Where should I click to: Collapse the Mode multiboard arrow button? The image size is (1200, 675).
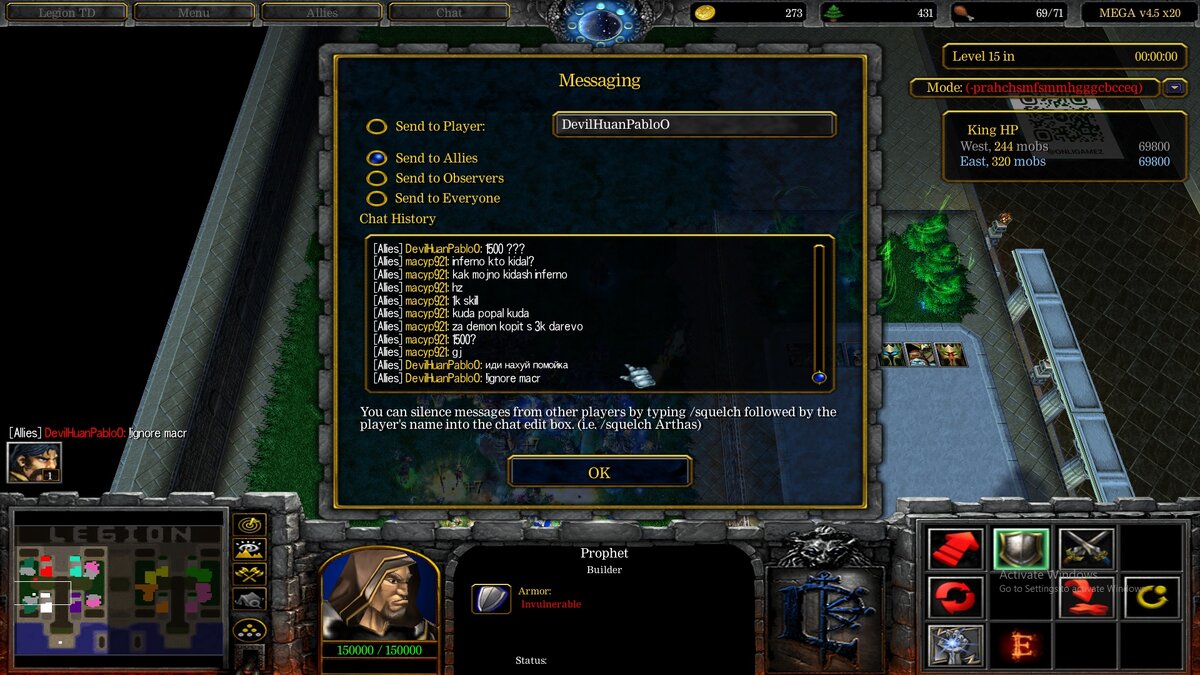pyautogui.click(x=1174, y=88)
